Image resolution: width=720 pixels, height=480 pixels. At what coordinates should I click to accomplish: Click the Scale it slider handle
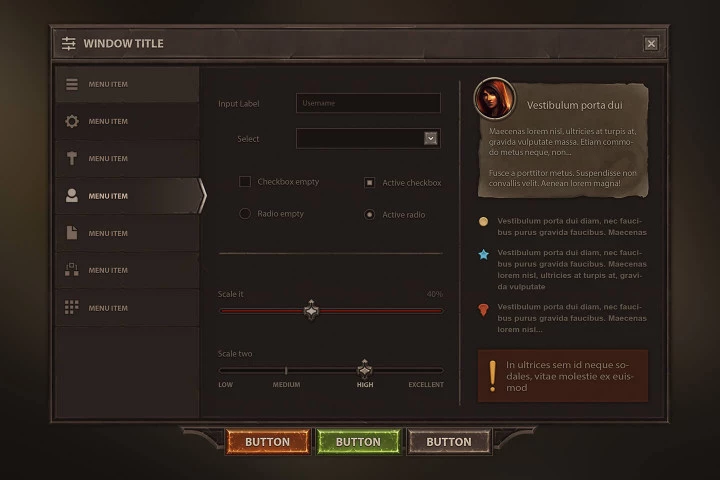click(x=311, y=311)
